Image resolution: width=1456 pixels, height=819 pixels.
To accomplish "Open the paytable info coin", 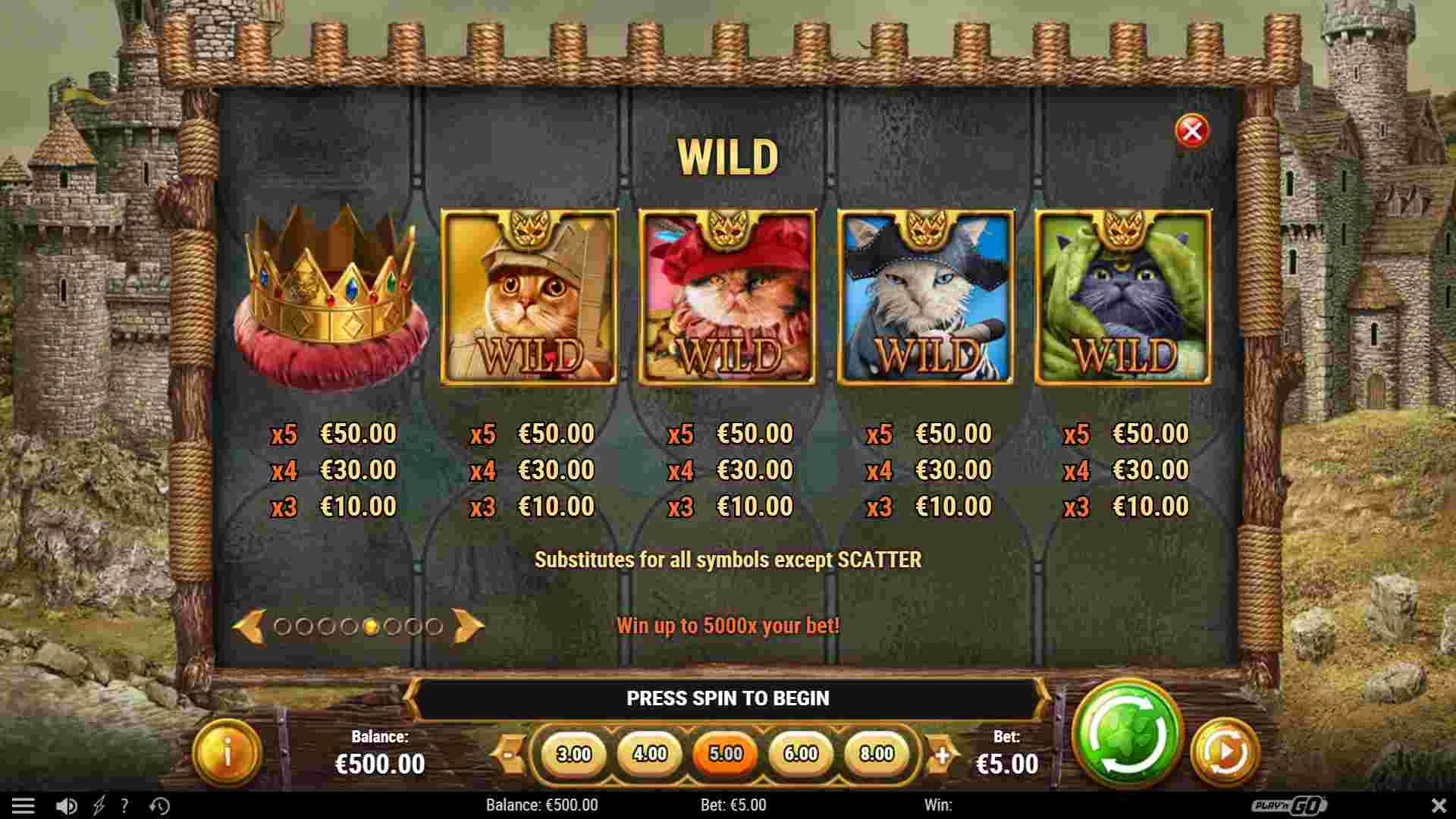I will click(x=225, y=749).
